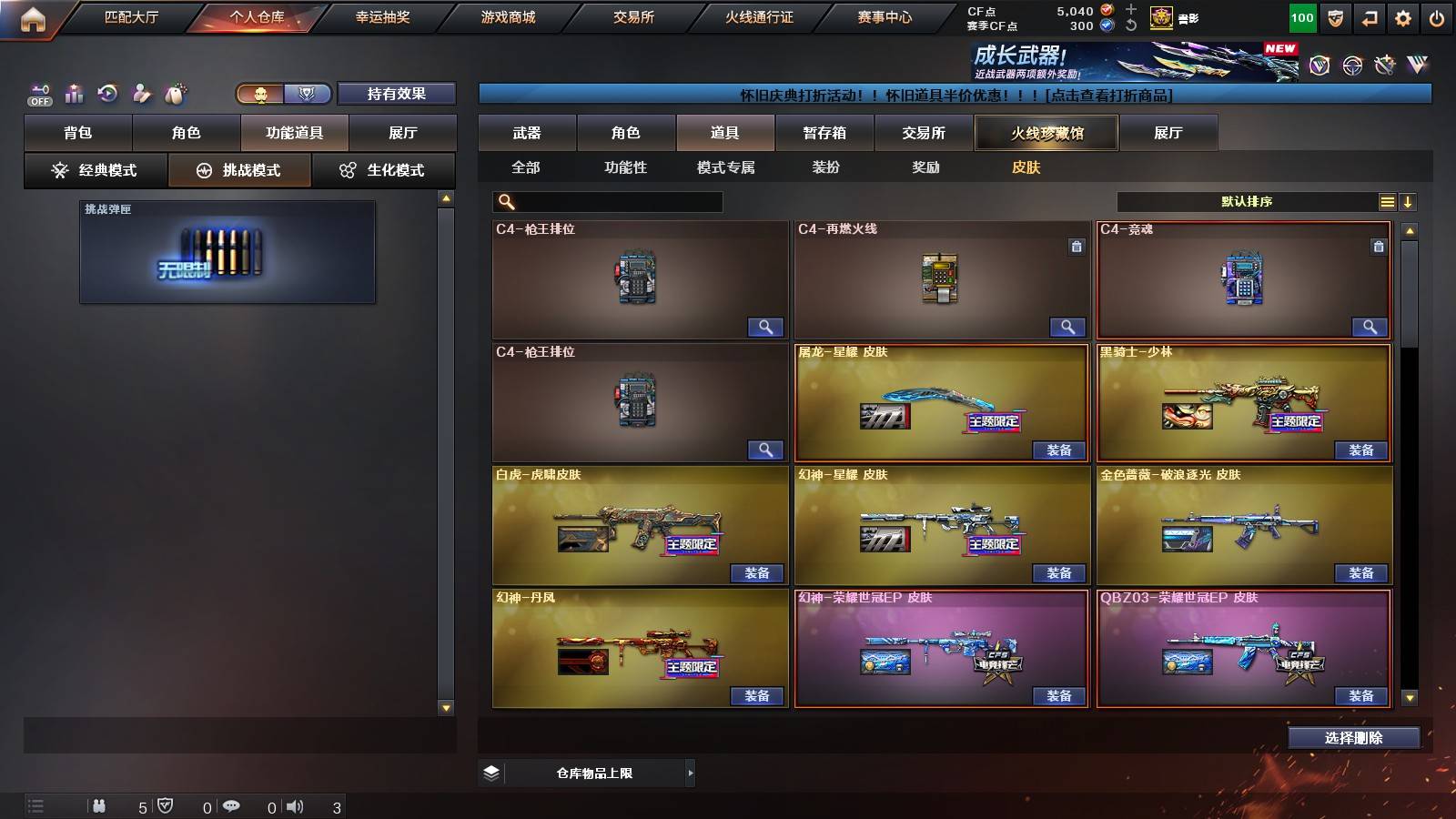This screenshot has width=1456, height=819.
Task: Open the 默认排序 sort dropdown
Action: [x=1247, y=201]
